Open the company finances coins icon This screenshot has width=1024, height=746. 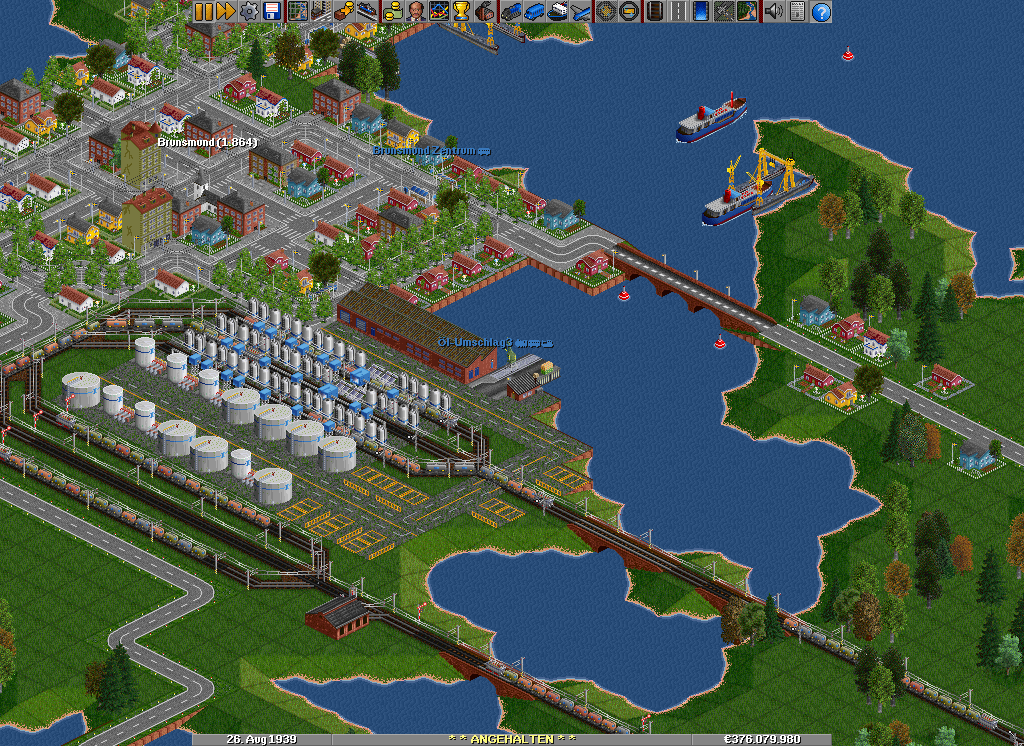pos(391,12)
